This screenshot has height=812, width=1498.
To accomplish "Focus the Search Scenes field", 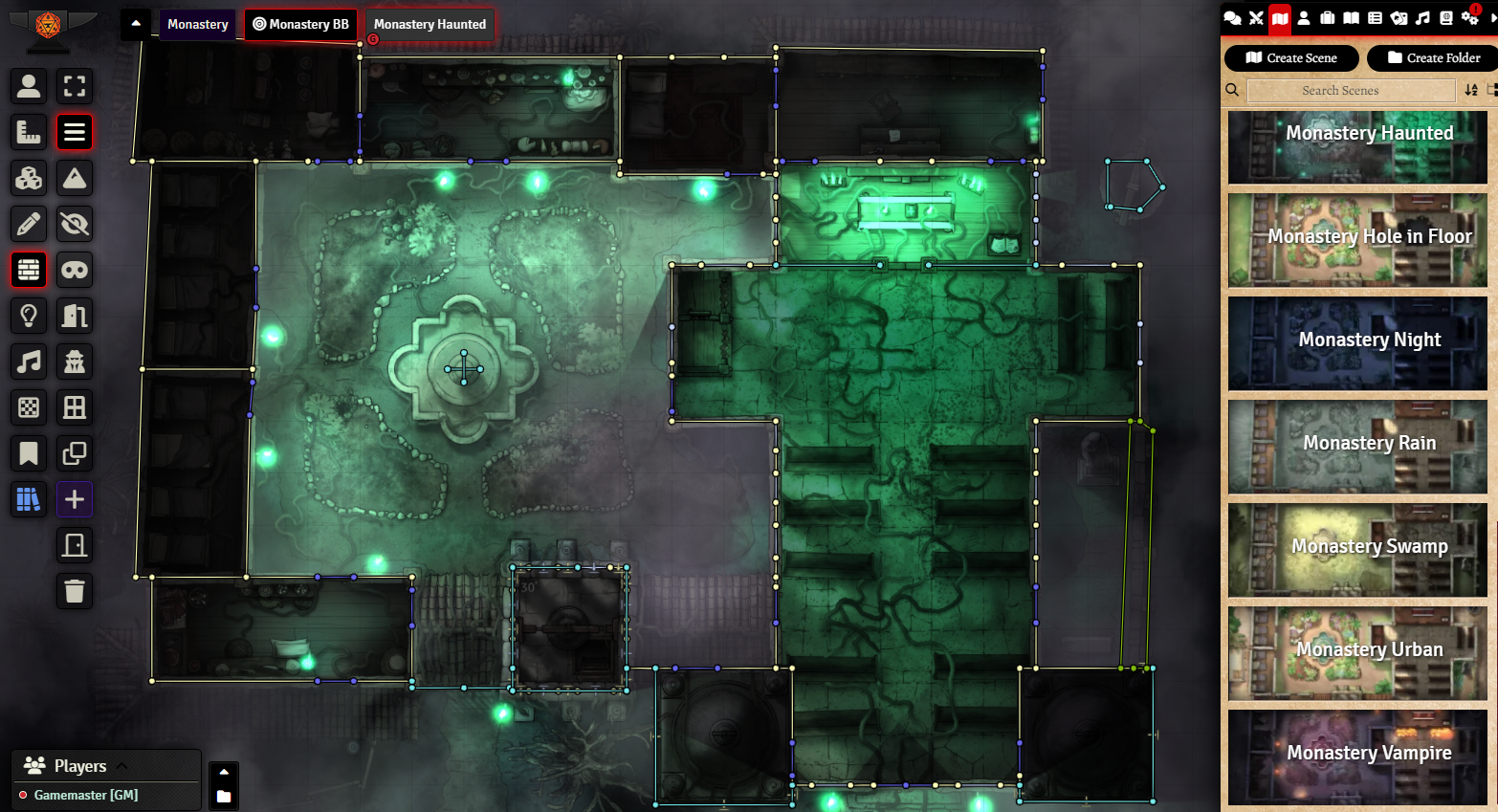I will [x=1351, y=91].
